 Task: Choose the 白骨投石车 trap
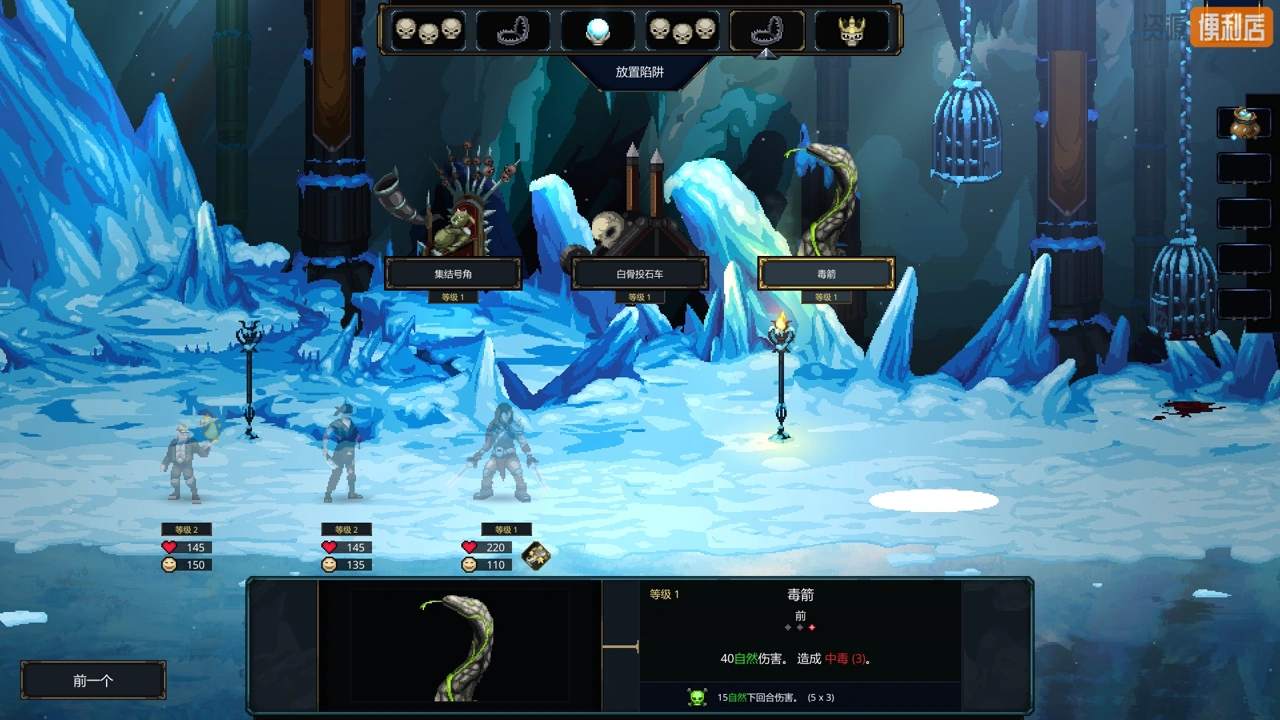coord(640,273)
